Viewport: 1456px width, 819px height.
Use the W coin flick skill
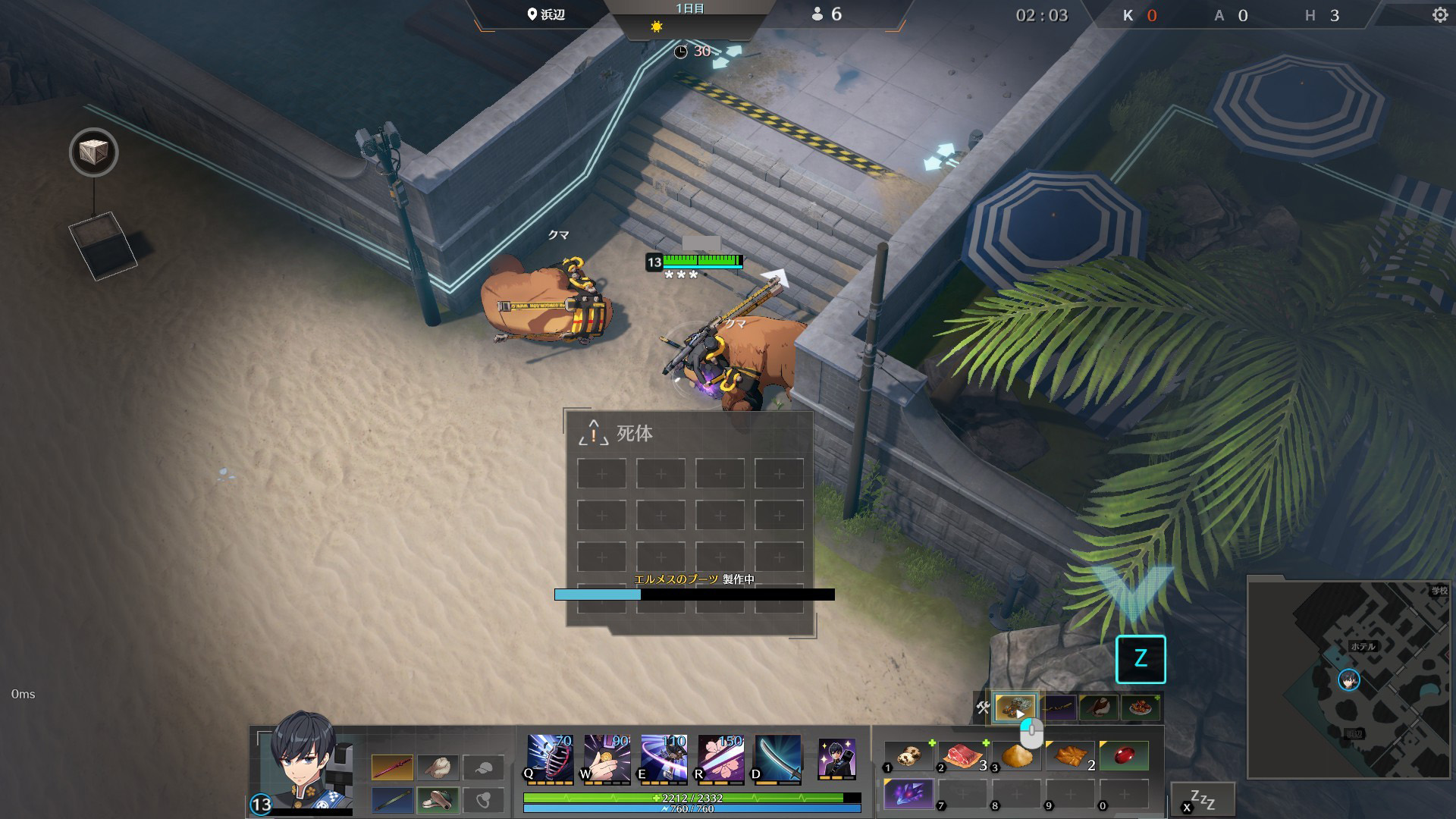tap(607, 757)
